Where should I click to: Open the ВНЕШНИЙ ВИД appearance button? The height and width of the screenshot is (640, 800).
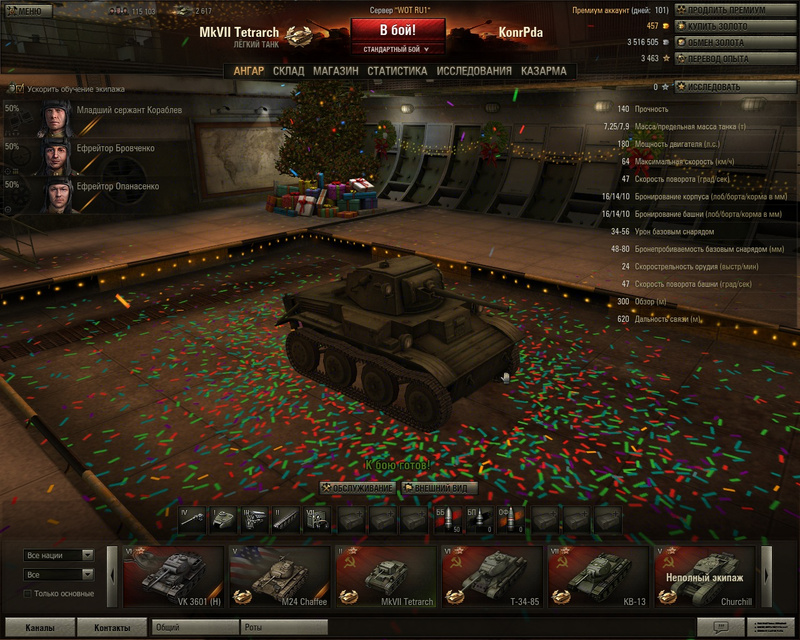click(x=438, y=487)
